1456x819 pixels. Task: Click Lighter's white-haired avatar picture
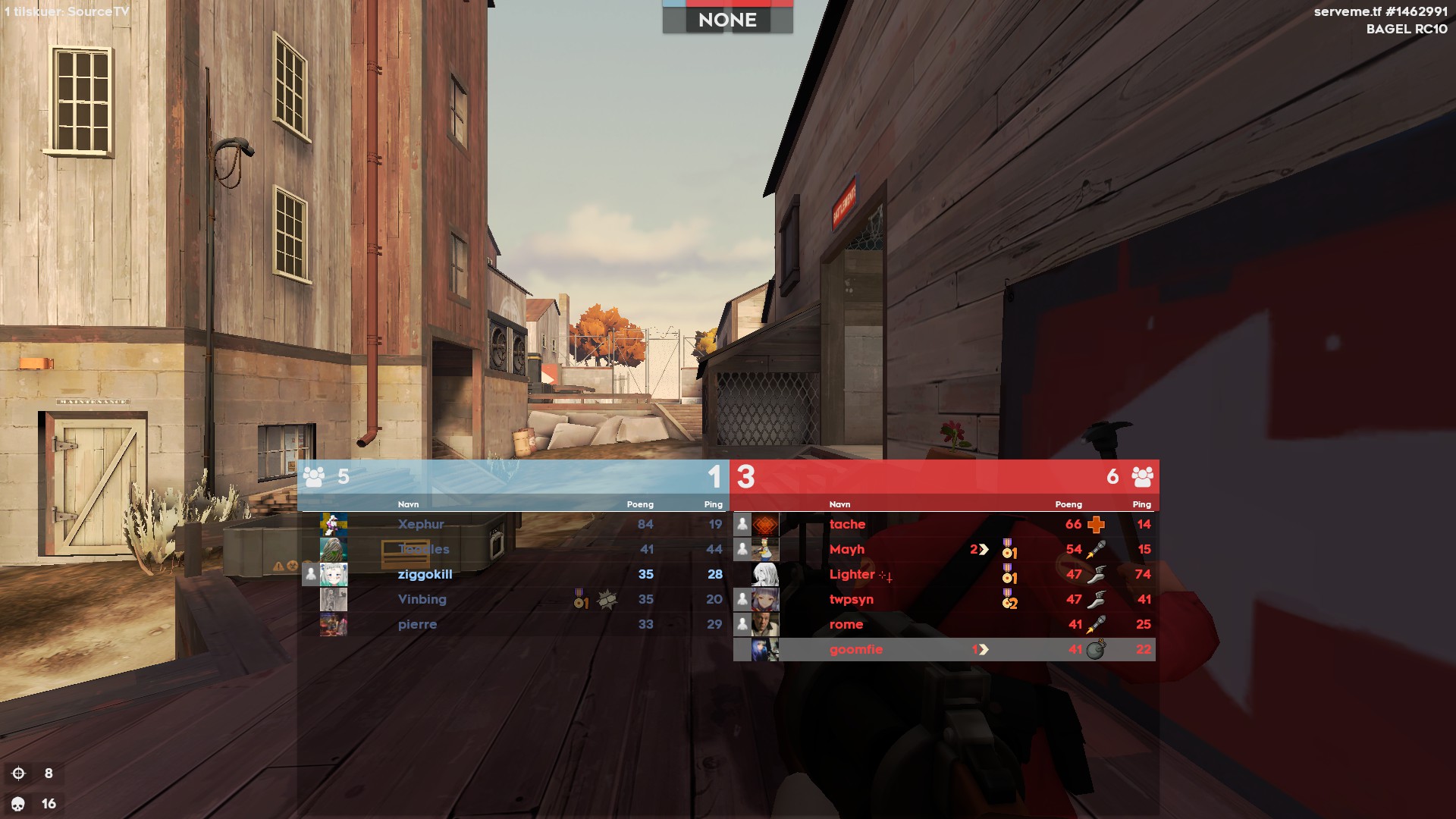click(x=764, y=574)
